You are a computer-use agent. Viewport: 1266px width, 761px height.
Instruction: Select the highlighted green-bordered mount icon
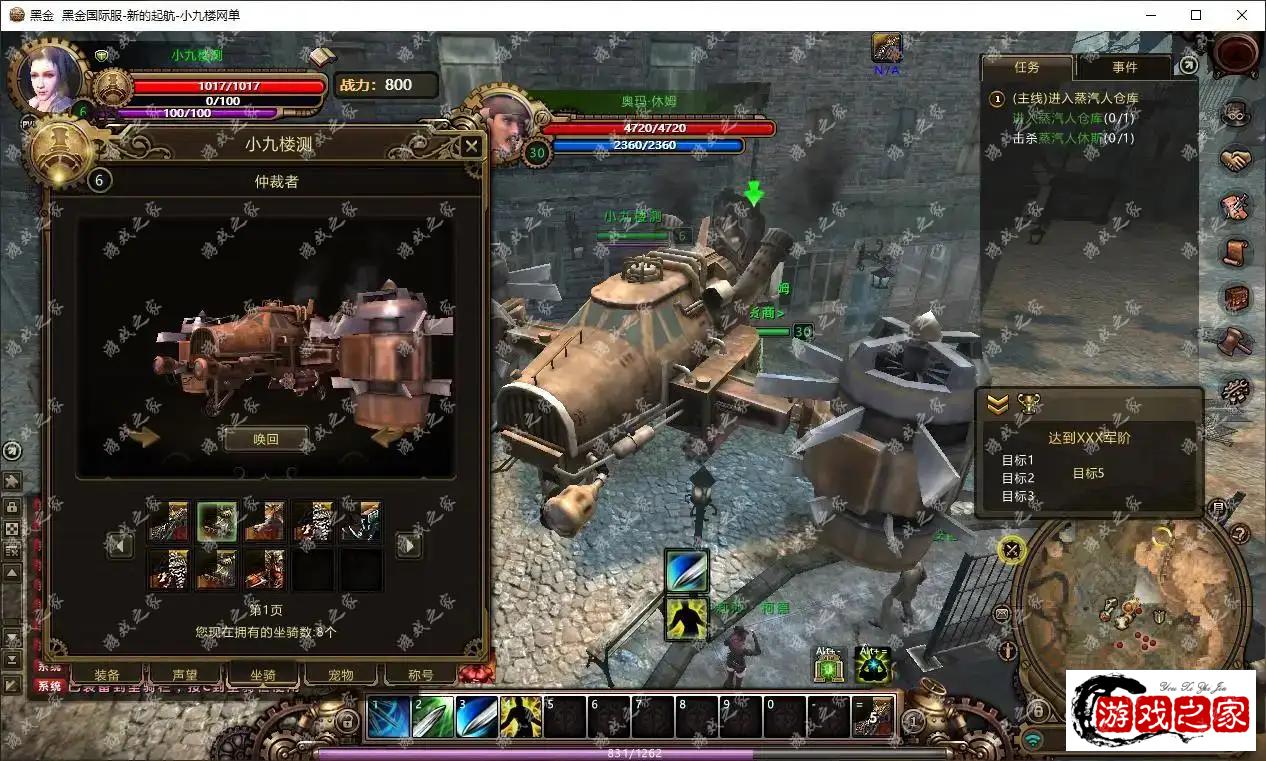point(217,522)
